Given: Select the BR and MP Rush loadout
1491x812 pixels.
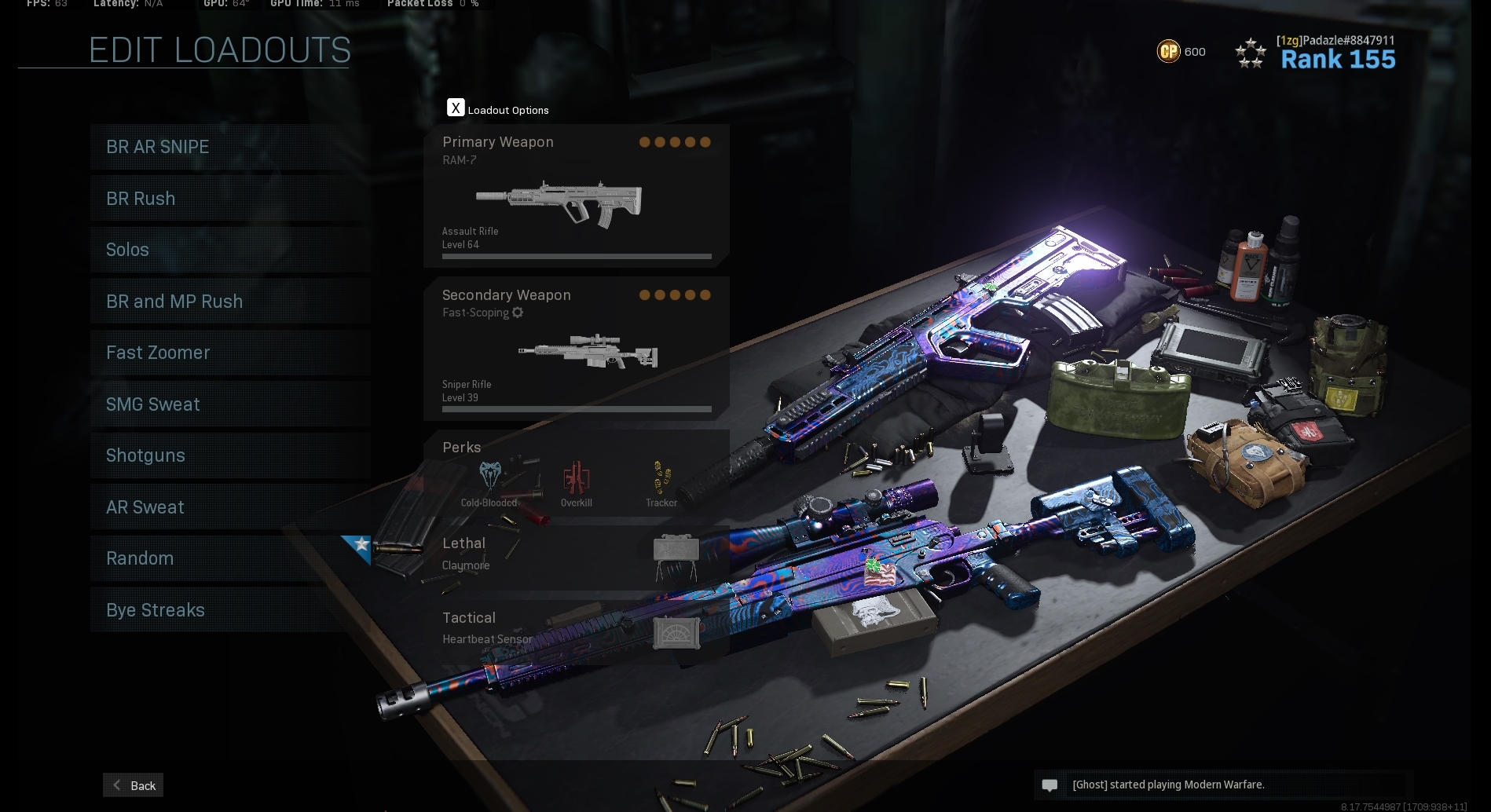Looking at the screenshot, I should tap(229, 302).
